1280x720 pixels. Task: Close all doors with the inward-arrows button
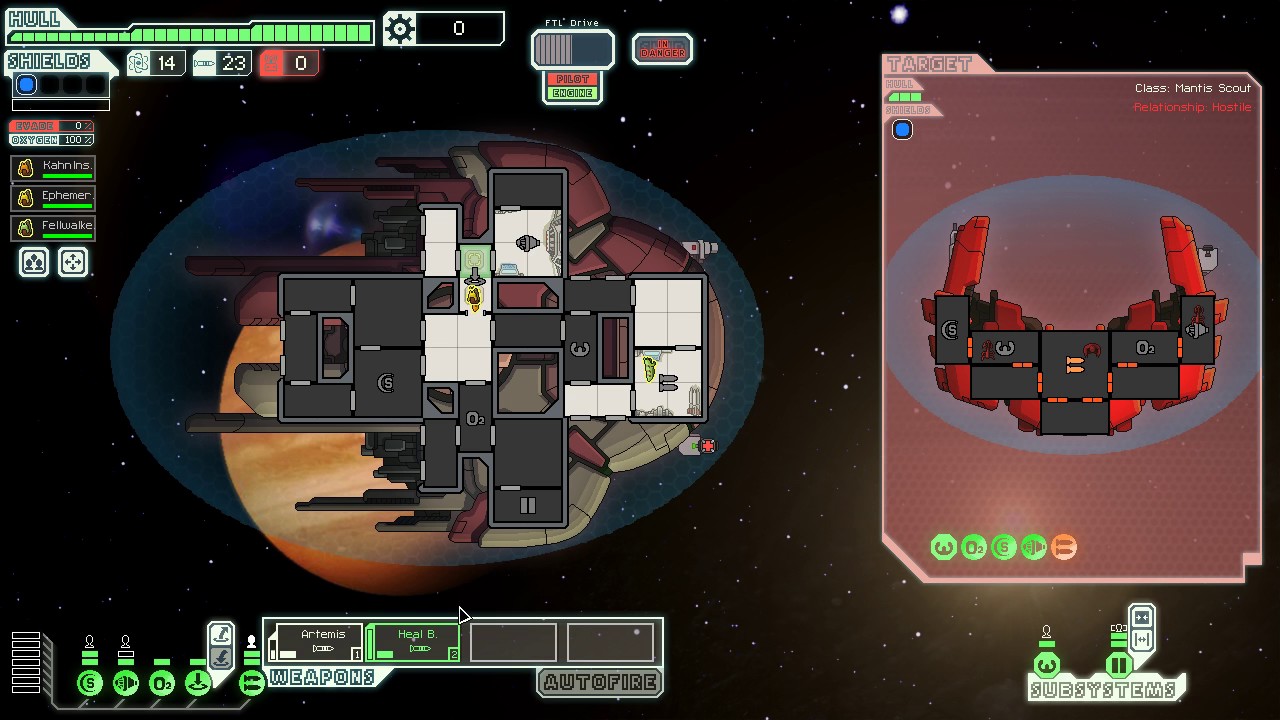[x=1142, y=617]
